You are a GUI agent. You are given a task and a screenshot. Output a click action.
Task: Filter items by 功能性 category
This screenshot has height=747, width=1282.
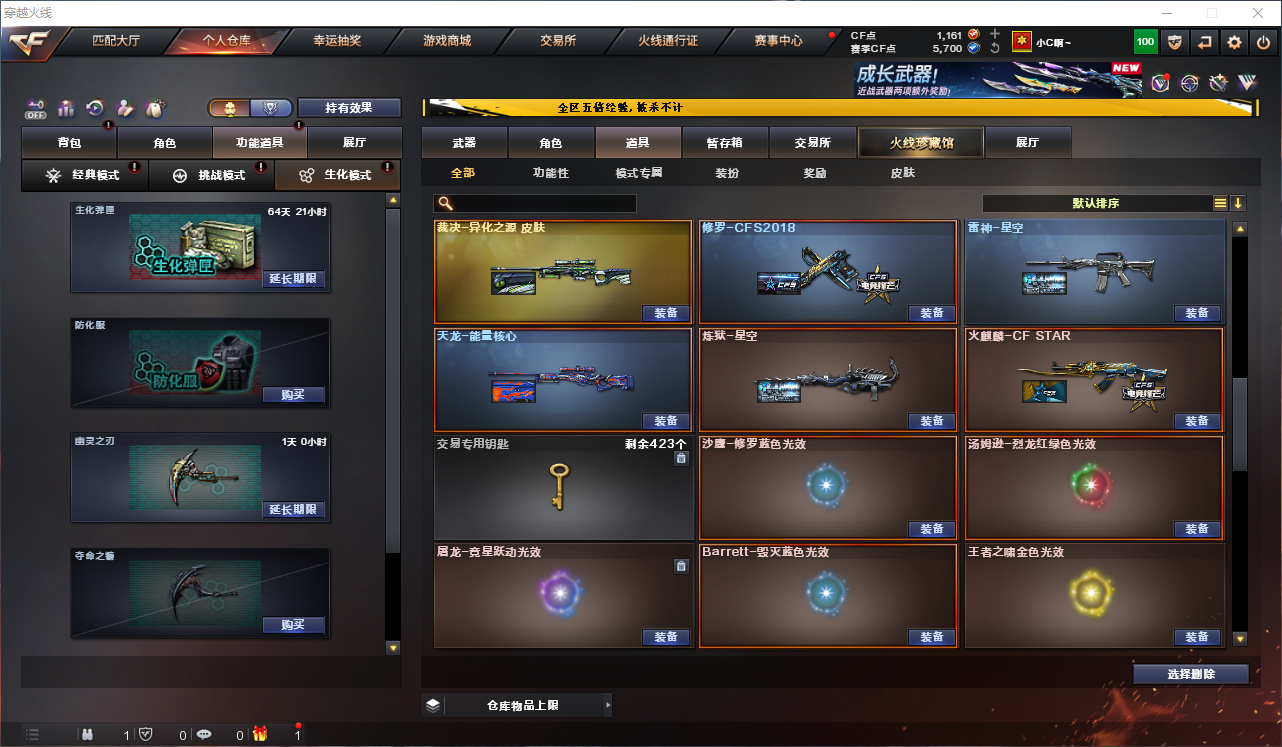(x=551, y=173)
